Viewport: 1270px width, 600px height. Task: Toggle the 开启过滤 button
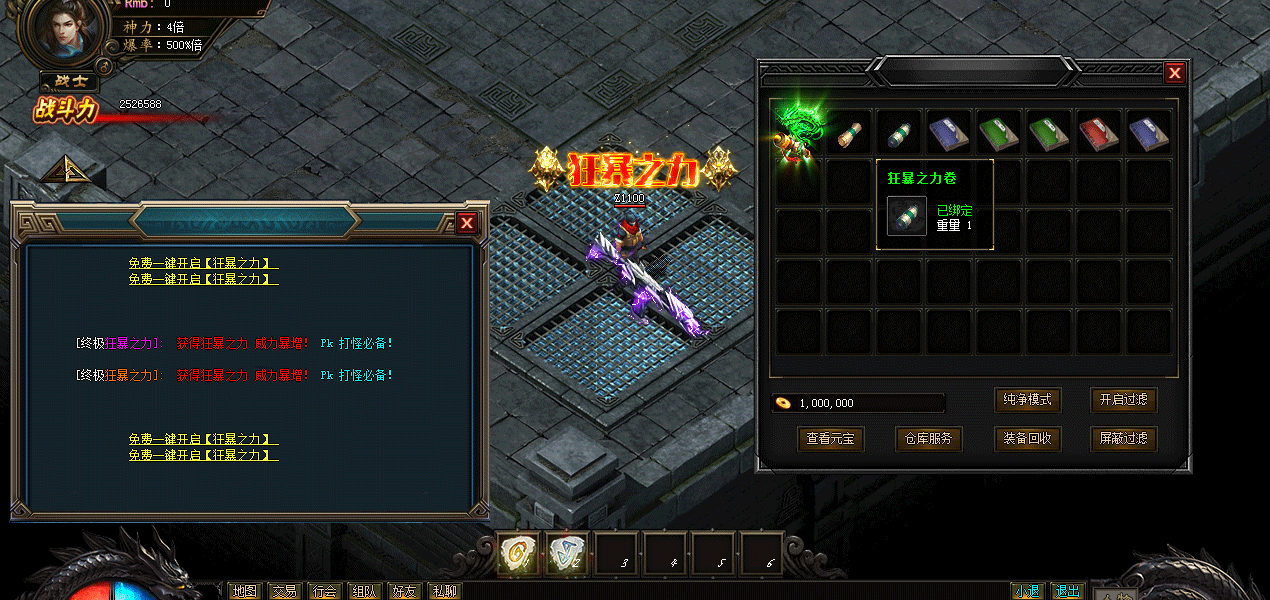[x=1123, y=400]
